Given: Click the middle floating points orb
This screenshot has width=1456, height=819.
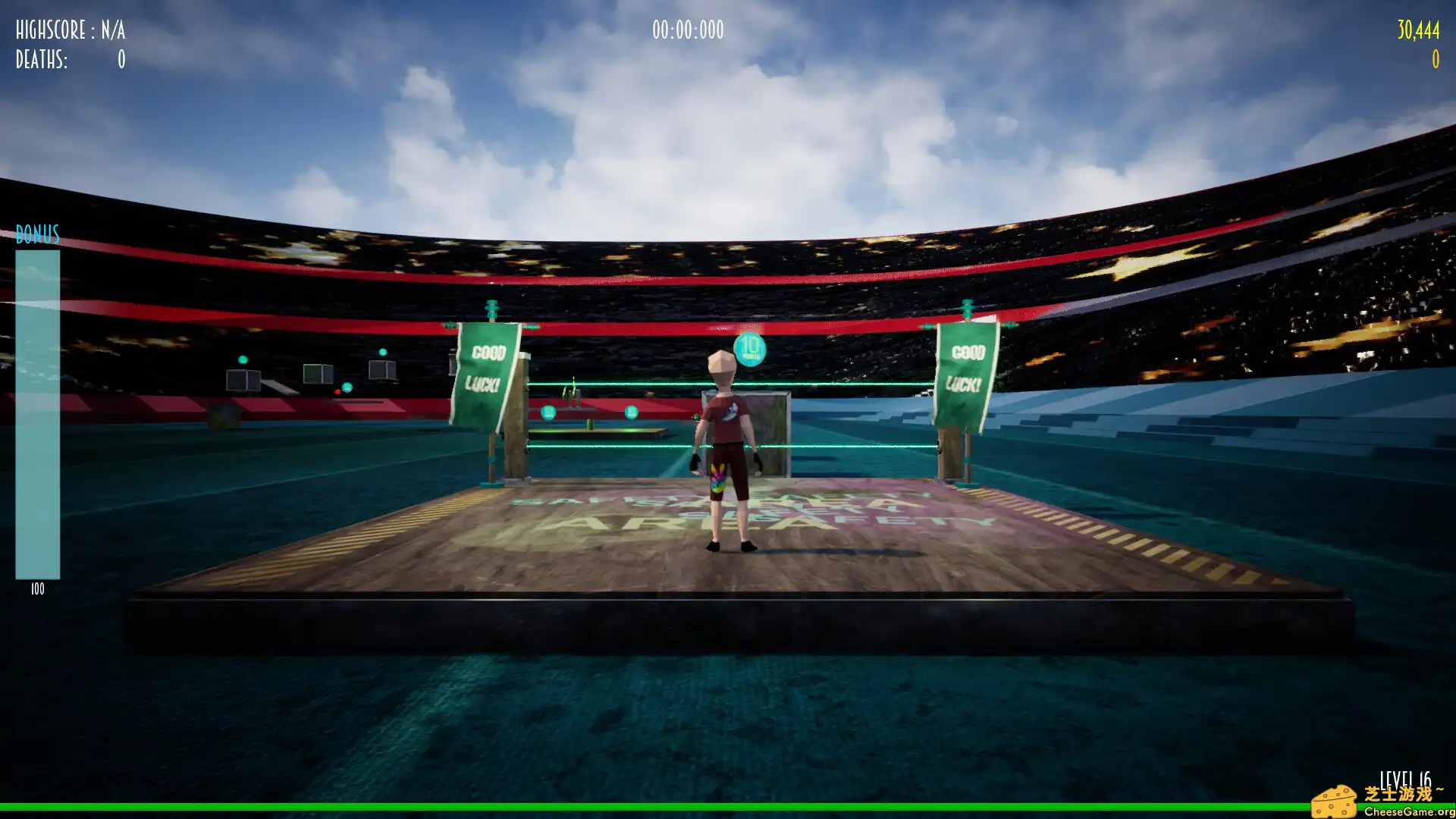Looking at the screenshot, I should pos(632,412).
